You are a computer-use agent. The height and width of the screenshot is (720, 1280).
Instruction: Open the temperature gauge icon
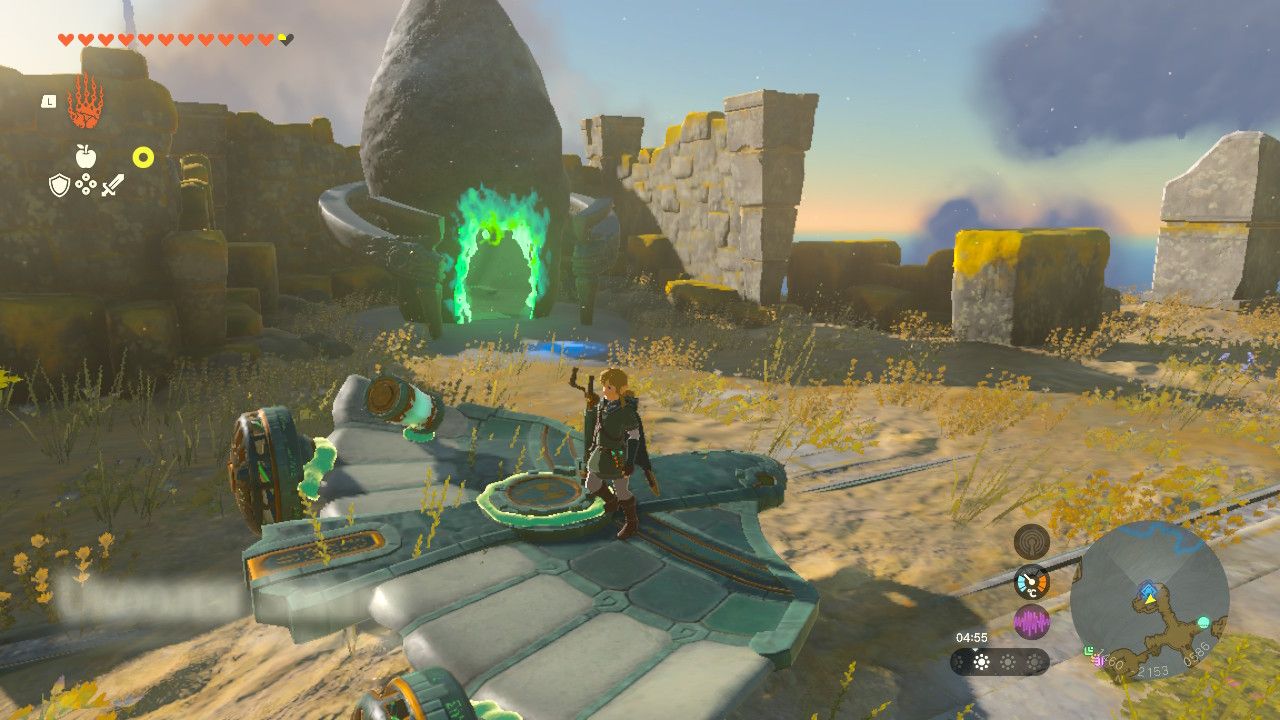1031,582
